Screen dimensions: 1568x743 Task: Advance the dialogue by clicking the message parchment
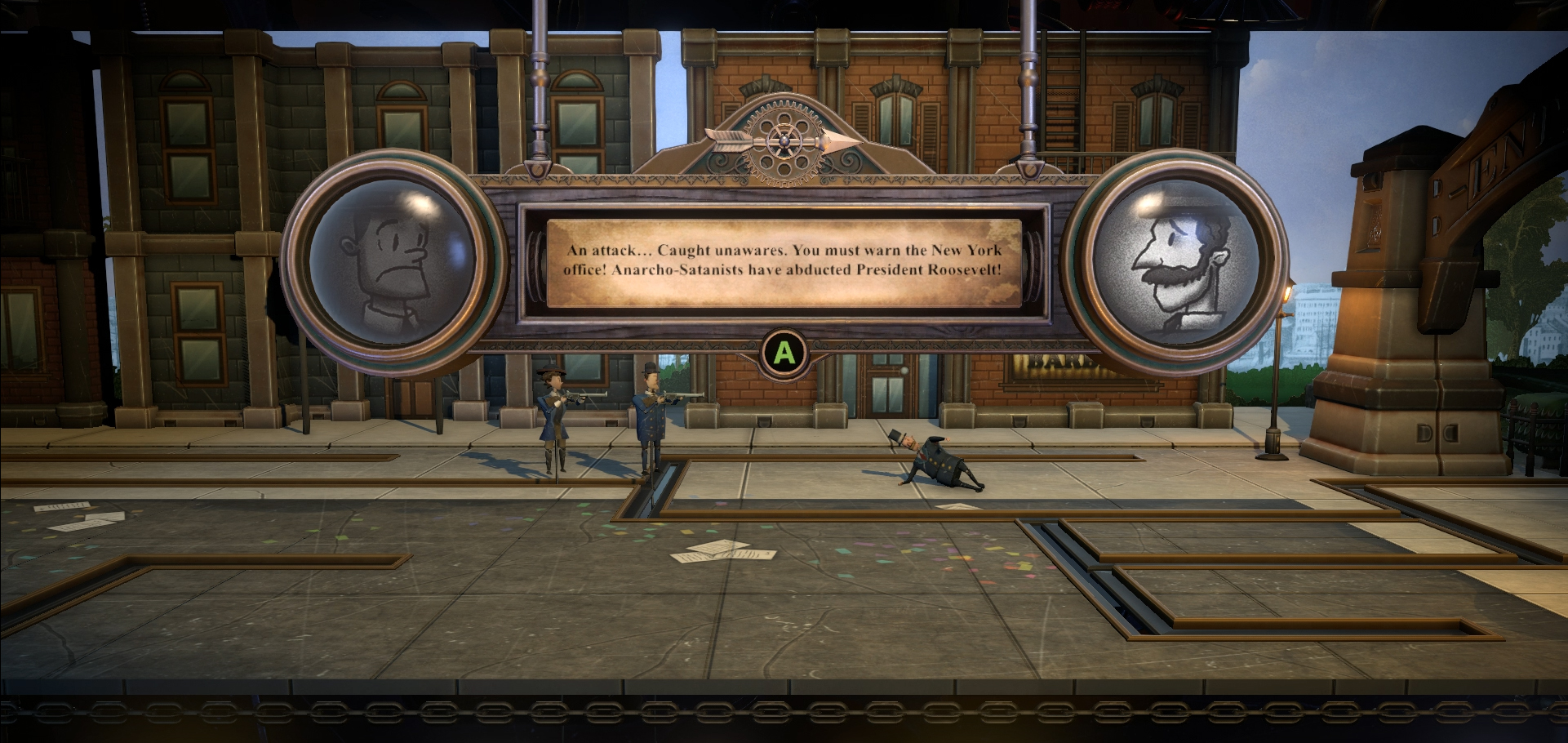(x=783, y=263)
